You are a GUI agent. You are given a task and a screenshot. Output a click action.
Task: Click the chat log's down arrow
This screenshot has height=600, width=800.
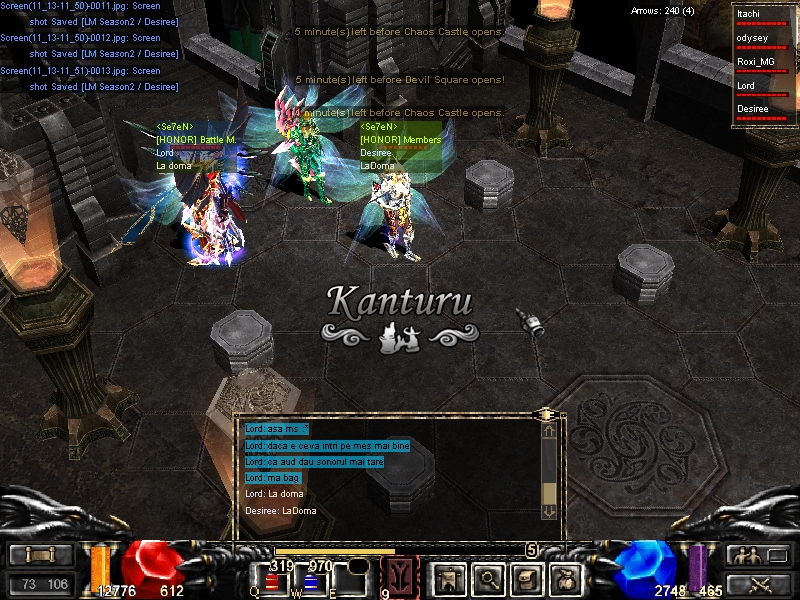[548, 511]
